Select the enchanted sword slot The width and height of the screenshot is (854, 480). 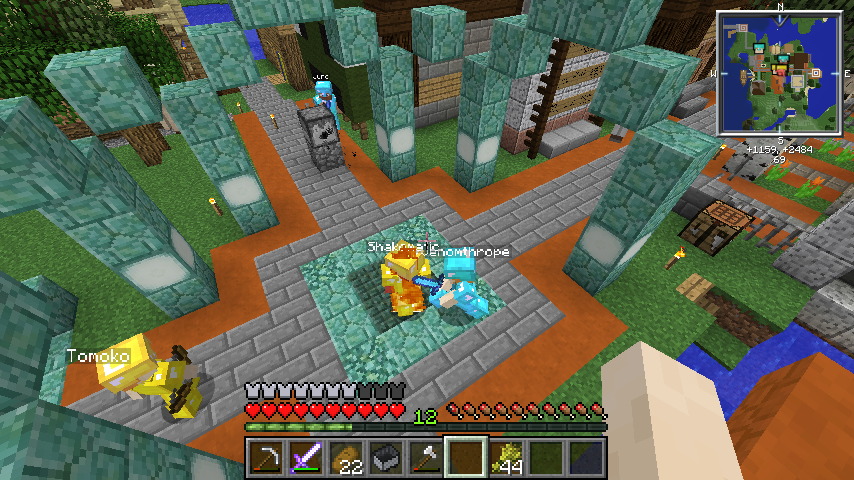304,457
